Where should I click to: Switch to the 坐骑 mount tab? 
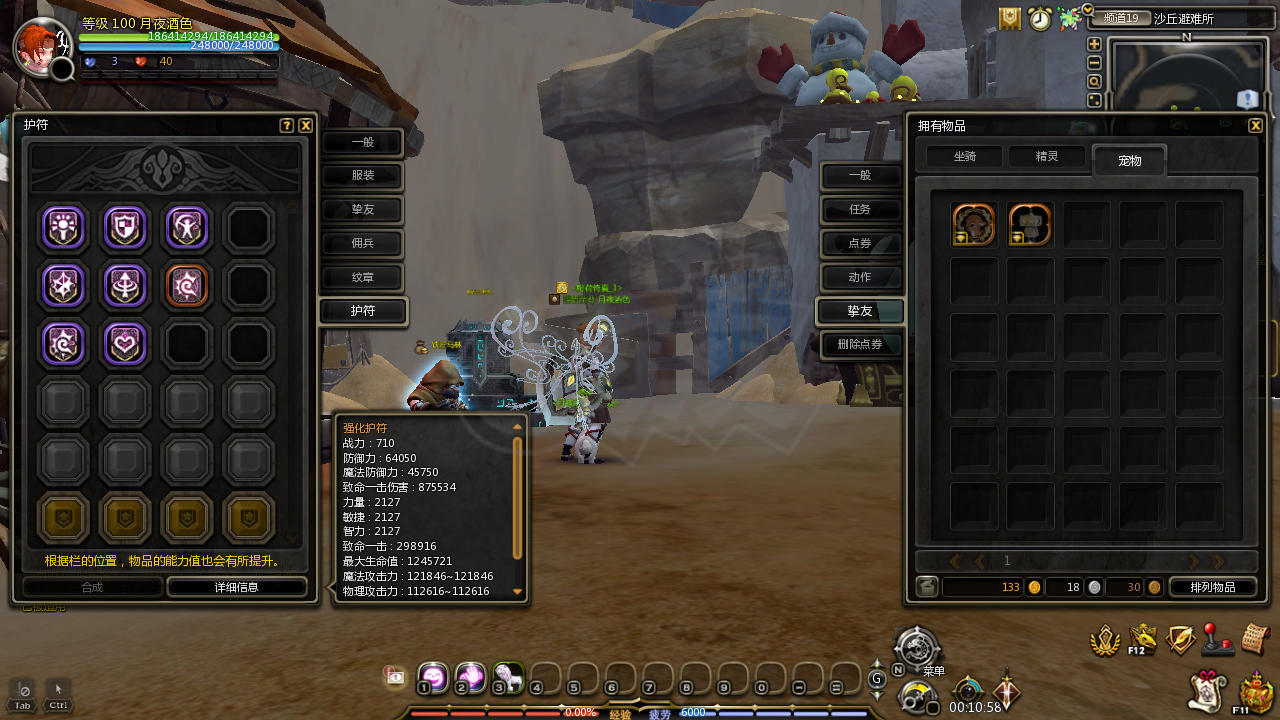point(964,156)
